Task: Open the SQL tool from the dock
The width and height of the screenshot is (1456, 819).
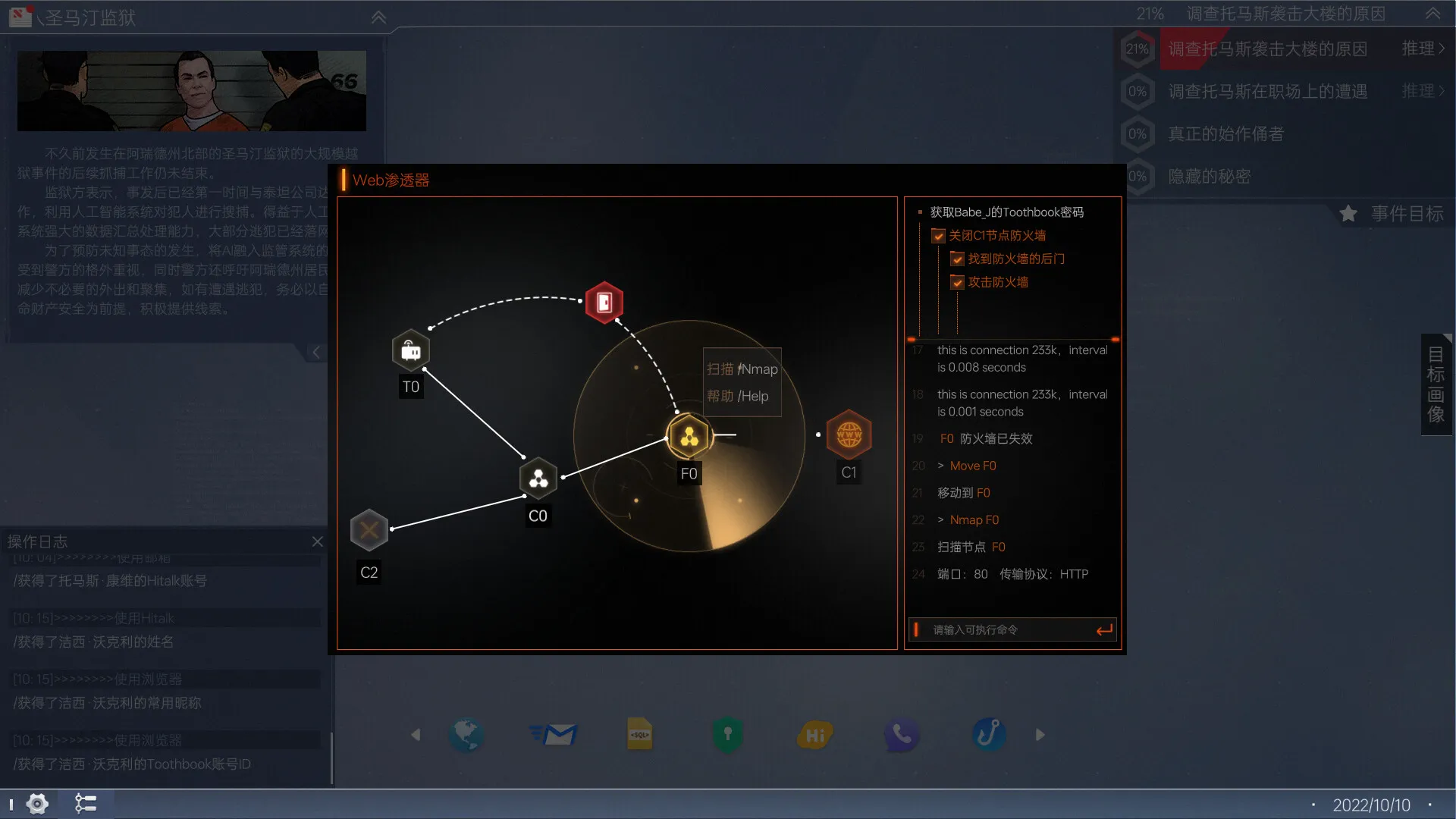Action: [641, 734]
